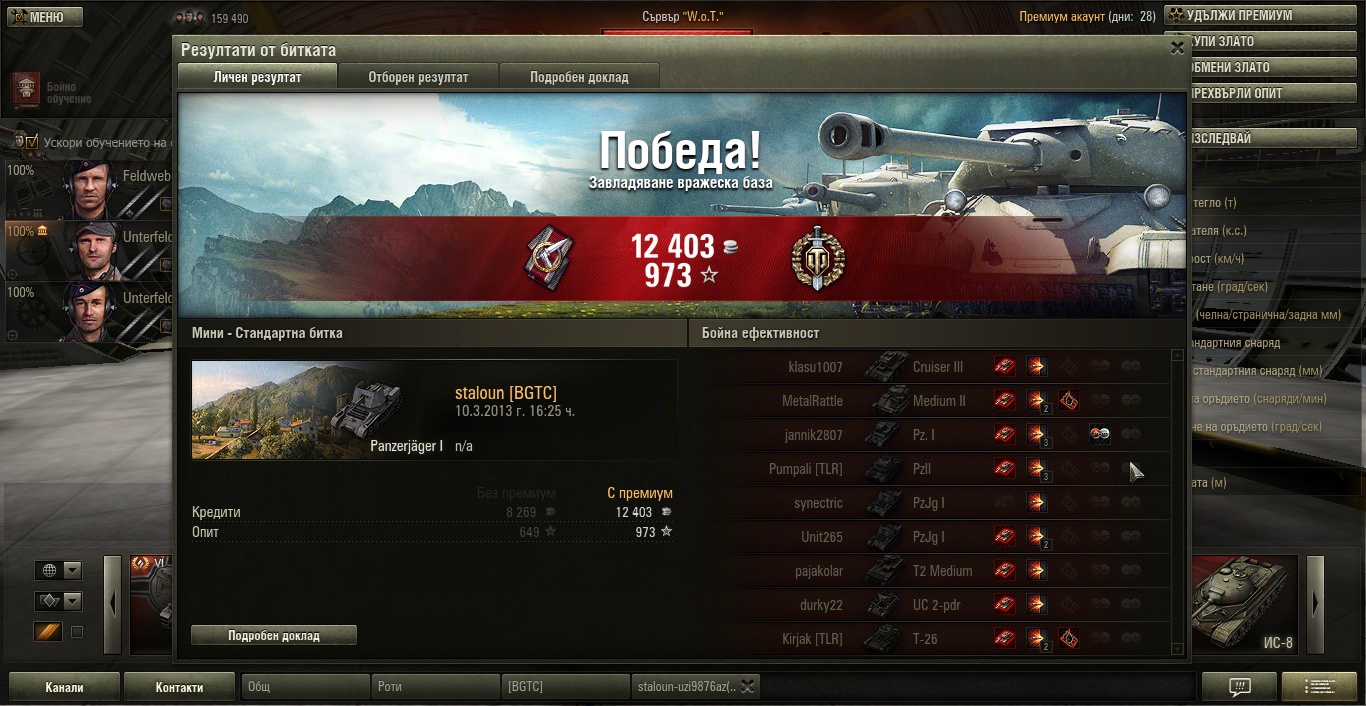
Task: Open the Контакти list
Action: coord(179,687)
